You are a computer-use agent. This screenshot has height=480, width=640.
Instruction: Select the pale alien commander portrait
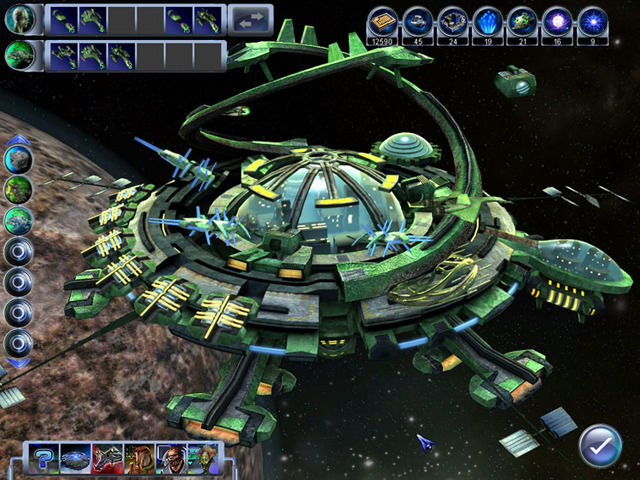coord(22,19)
